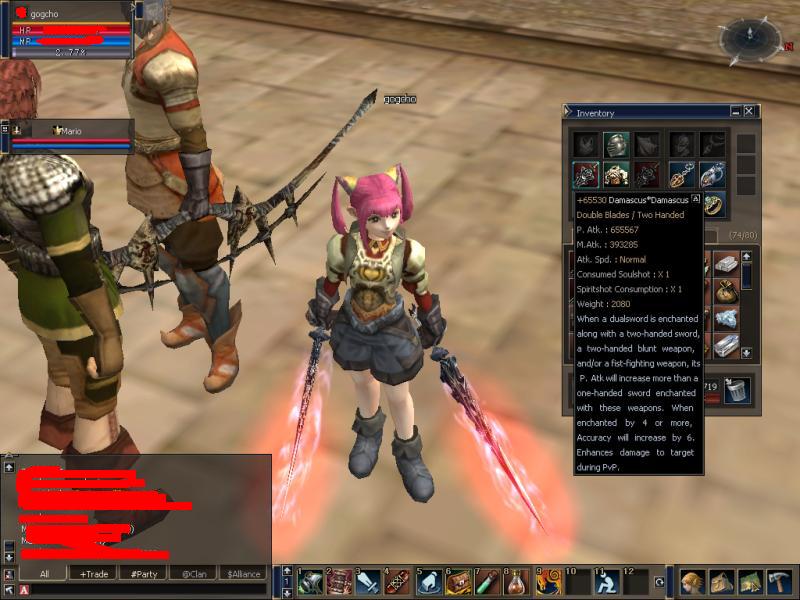Use the green potion in hotbar slot 7
Image resolution: width=800 pixels, height=600 pixels.
(x=487, y=581)
